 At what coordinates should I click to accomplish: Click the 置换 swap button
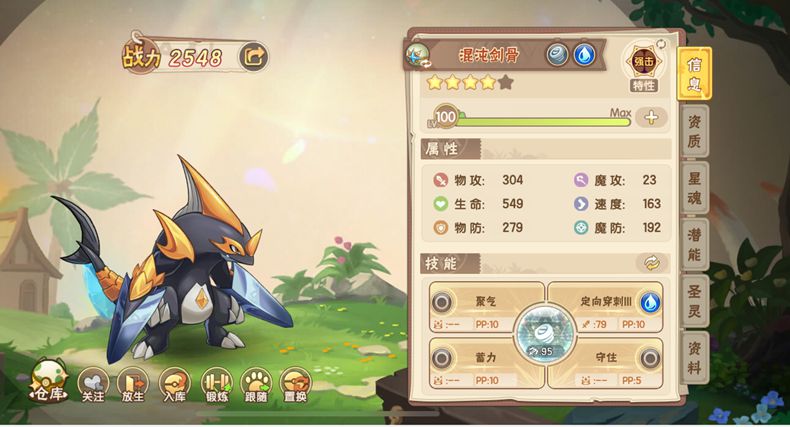(294, 383)
